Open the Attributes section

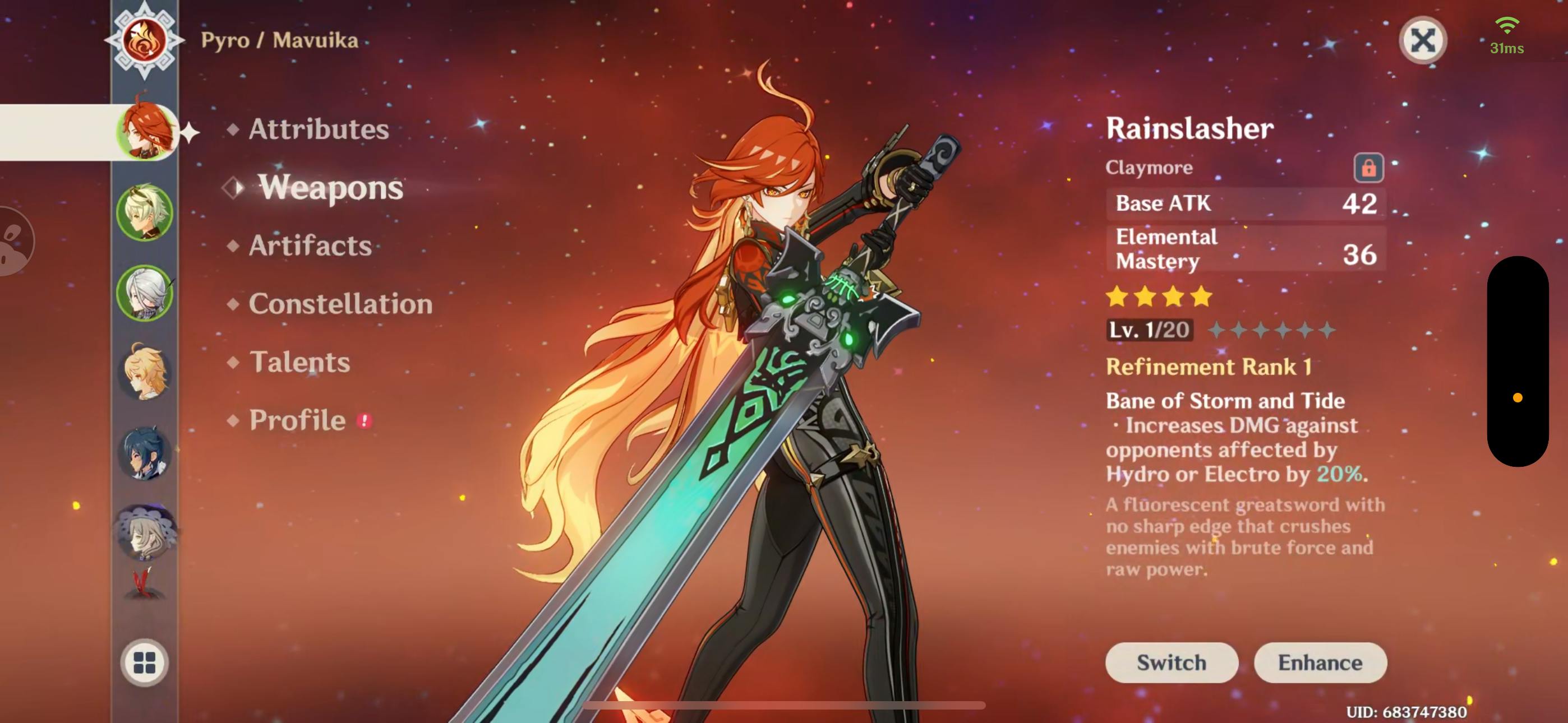pos(319,129)
